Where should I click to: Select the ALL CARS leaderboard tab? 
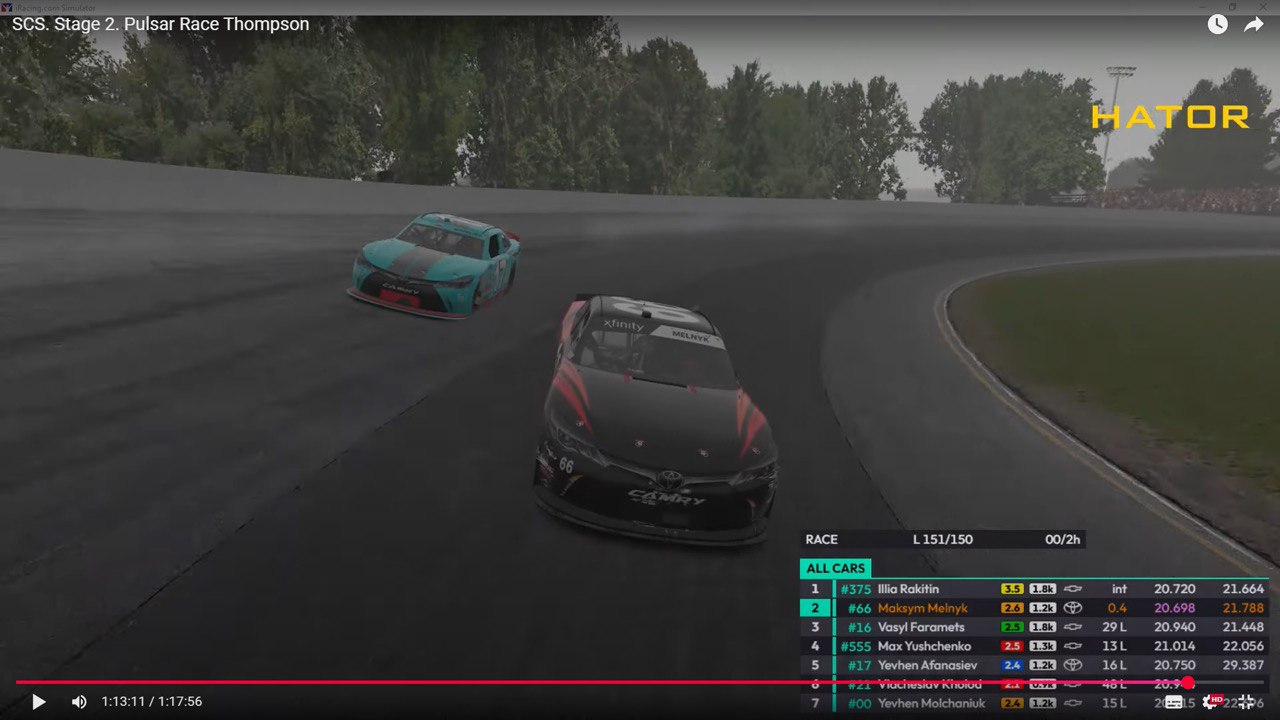point(835,569)
